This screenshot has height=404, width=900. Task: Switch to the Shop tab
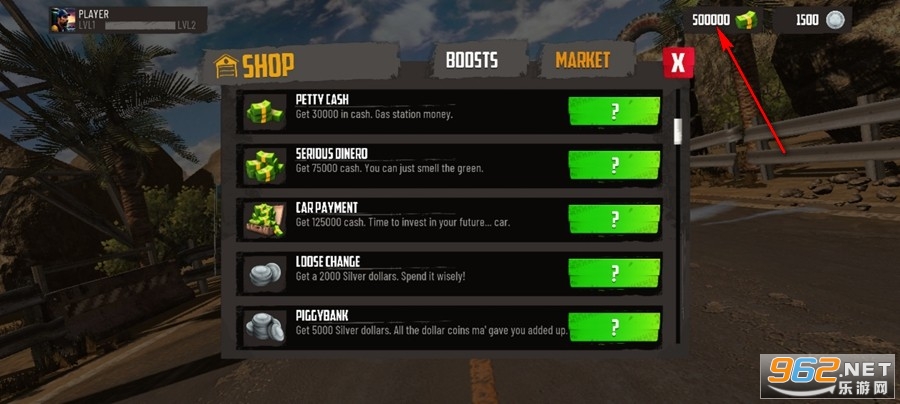point(255,66)
